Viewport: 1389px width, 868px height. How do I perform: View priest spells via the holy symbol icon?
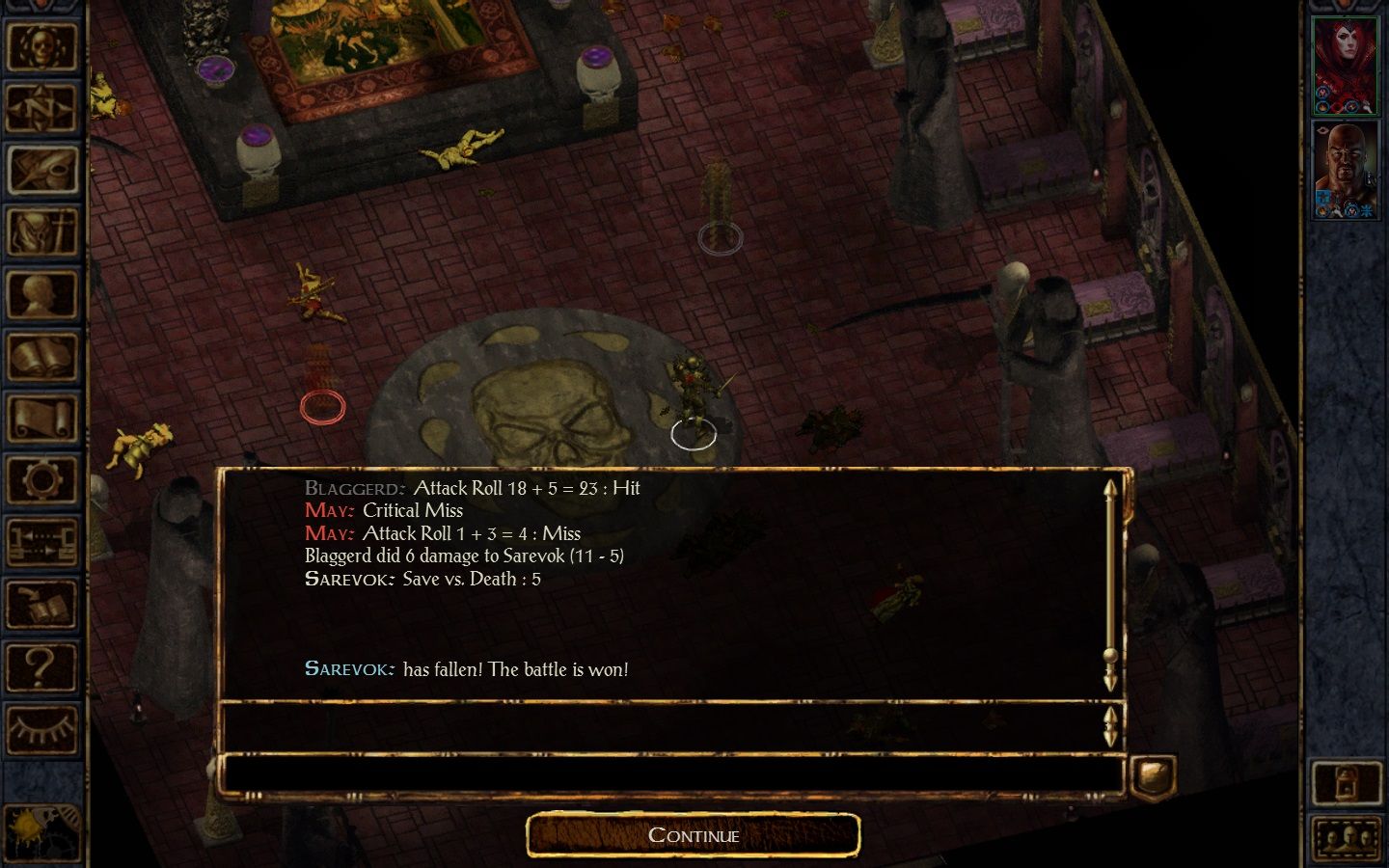tap(42, 232)
